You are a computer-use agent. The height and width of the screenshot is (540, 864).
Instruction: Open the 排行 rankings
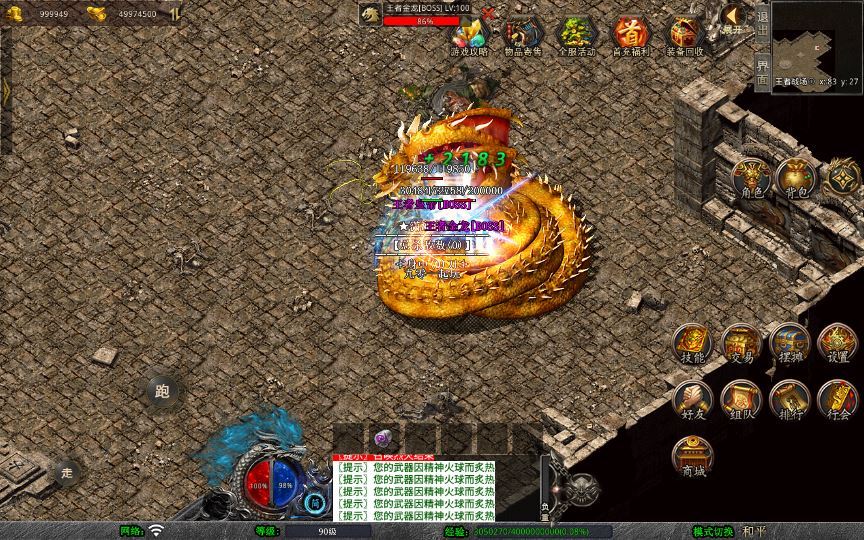(789, 400)
